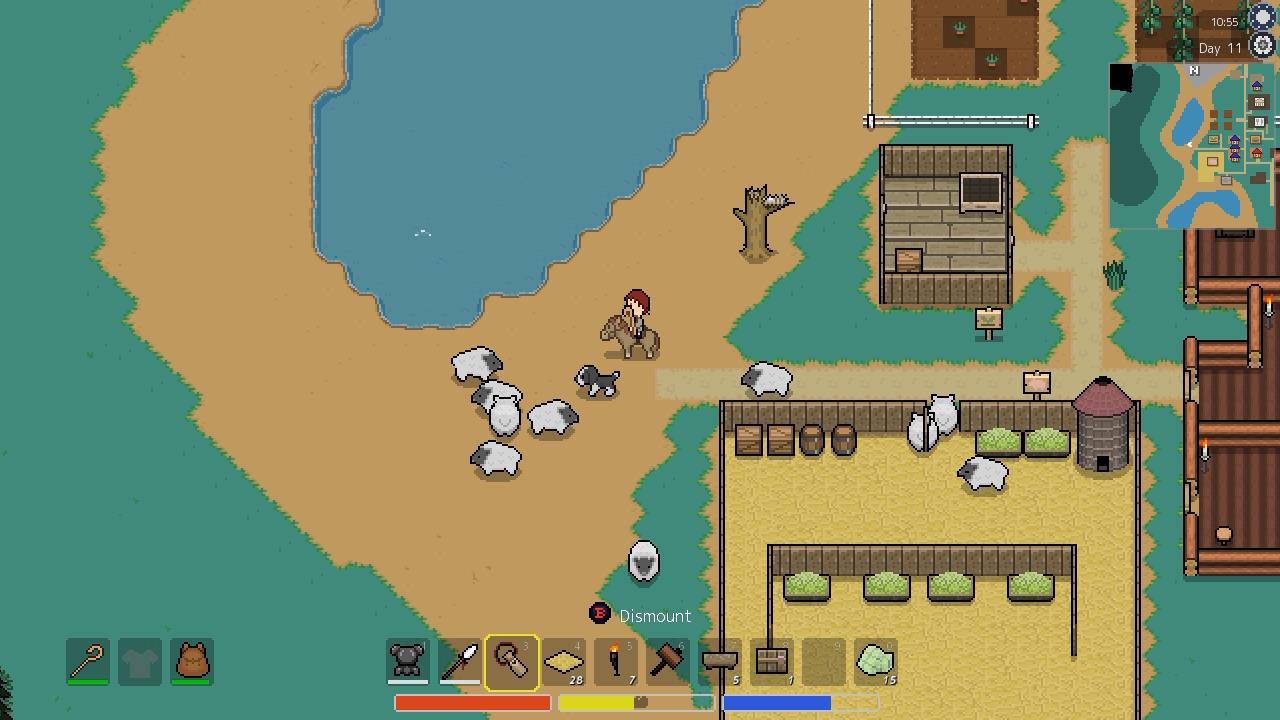Select the feeding trough slot with 5
Viewport: 1280px width, 720px height.
[720, 661]
